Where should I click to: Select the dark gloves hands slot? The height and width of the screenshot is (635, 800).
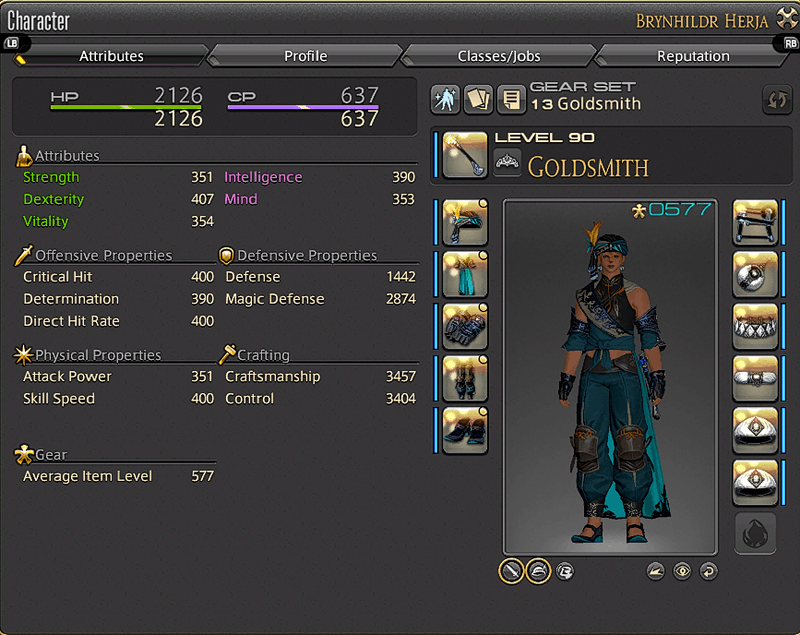click(x=465, y=326)
